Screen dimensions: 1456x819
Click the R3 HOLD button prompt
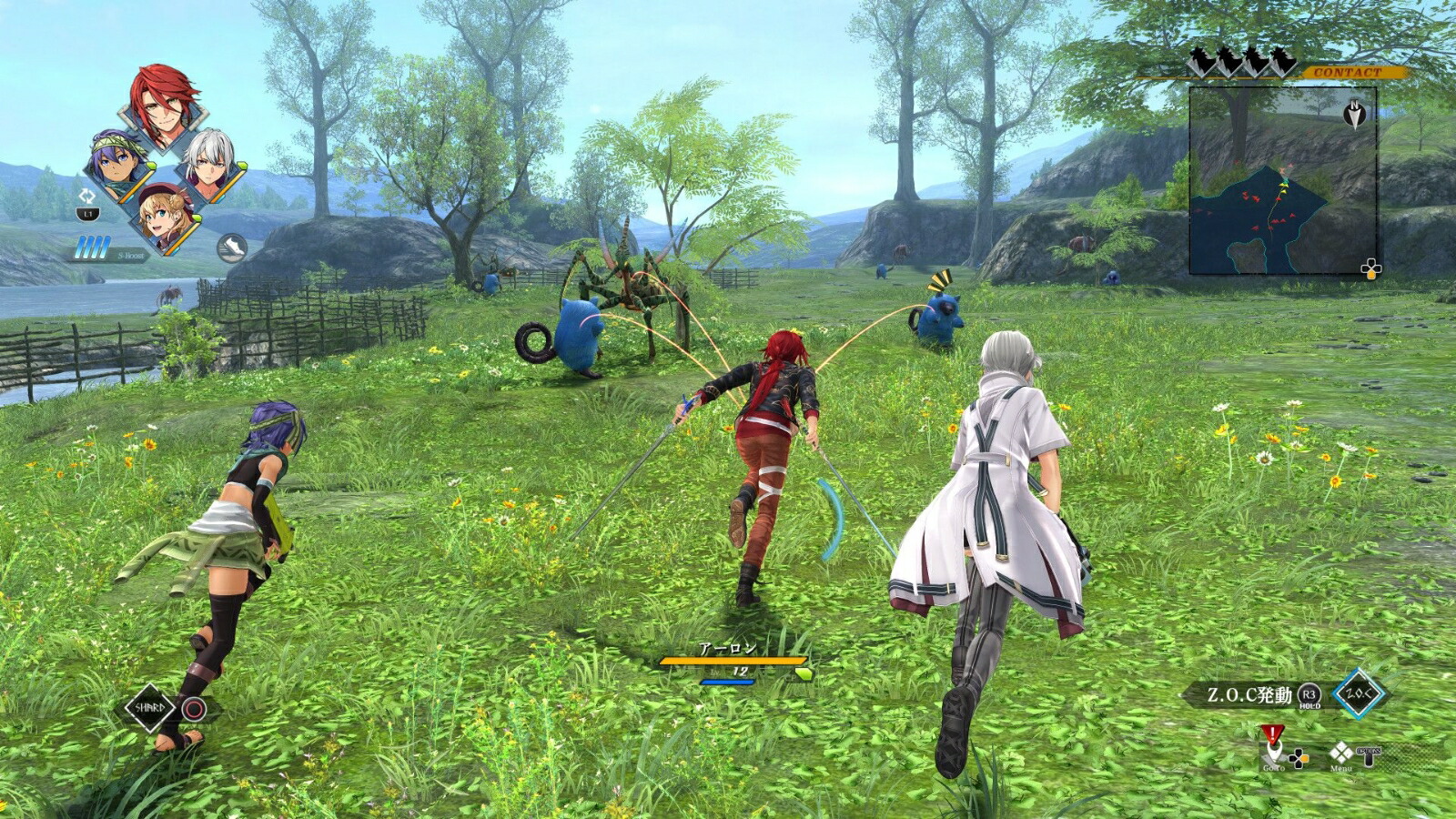tap(1309, 694)
